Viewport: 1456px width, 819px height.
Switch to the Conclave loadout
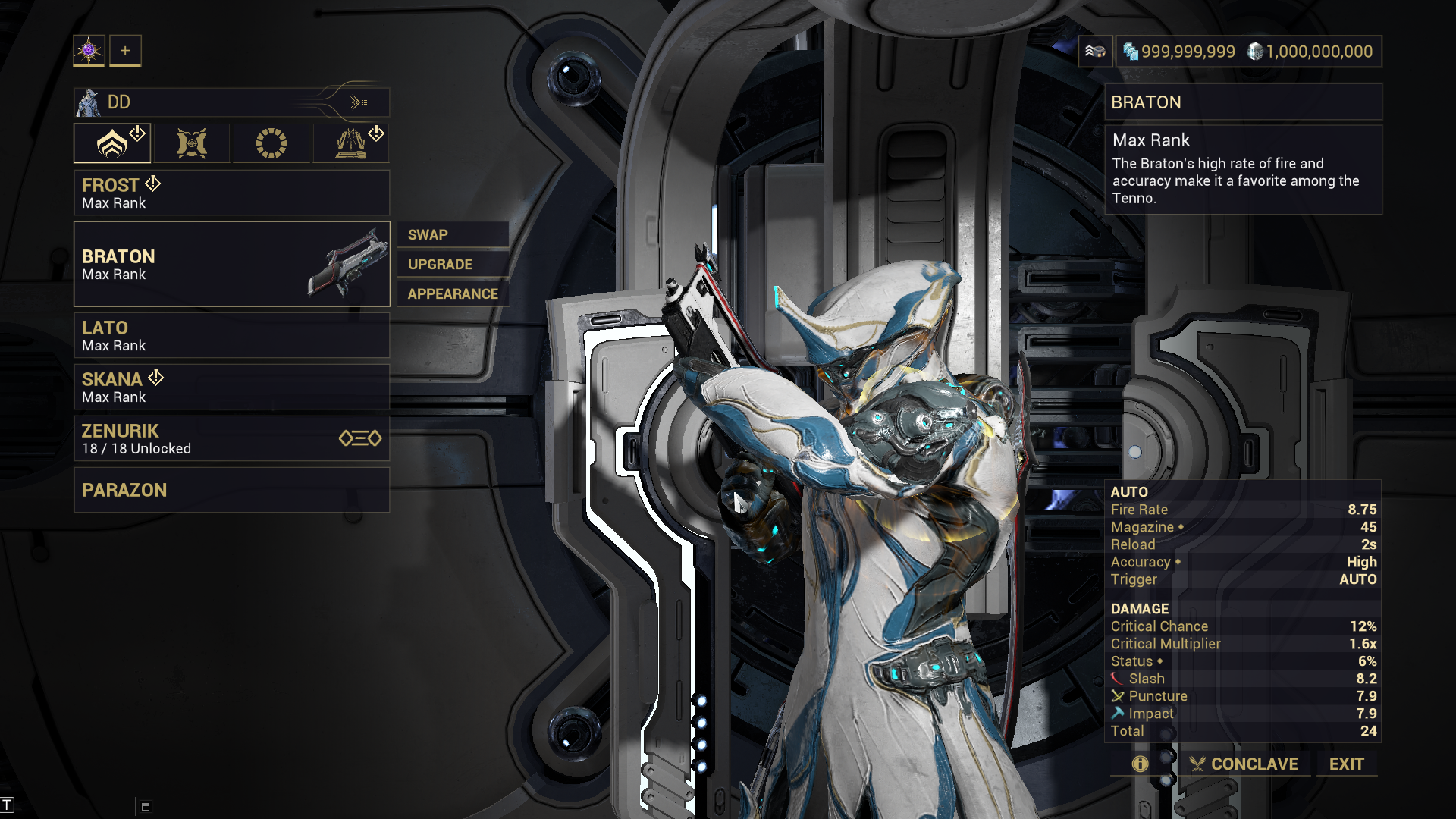[x=1244, y=764]
